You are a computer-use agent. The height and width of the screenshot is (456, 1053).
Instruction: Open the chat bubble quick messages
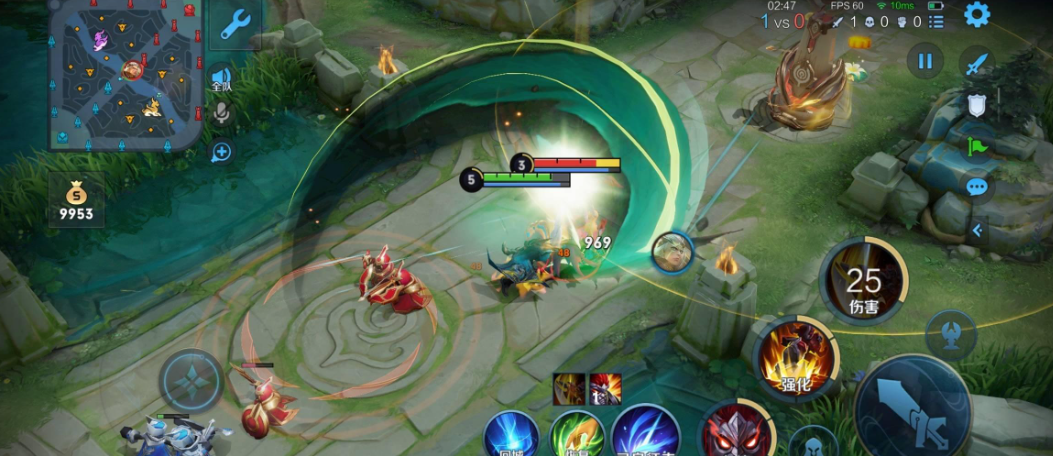[x=976, y=187]
